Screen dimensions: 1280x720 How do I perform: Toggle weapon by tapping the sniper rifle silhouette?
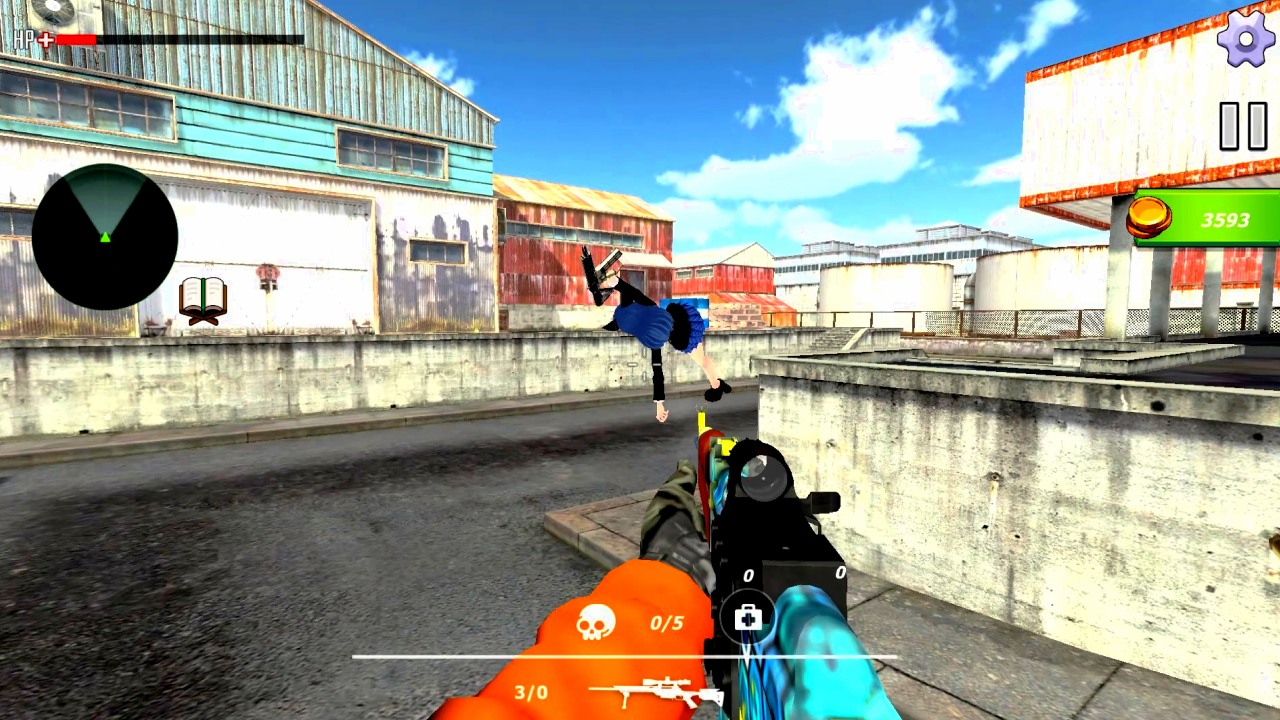[x=655, y=691]
